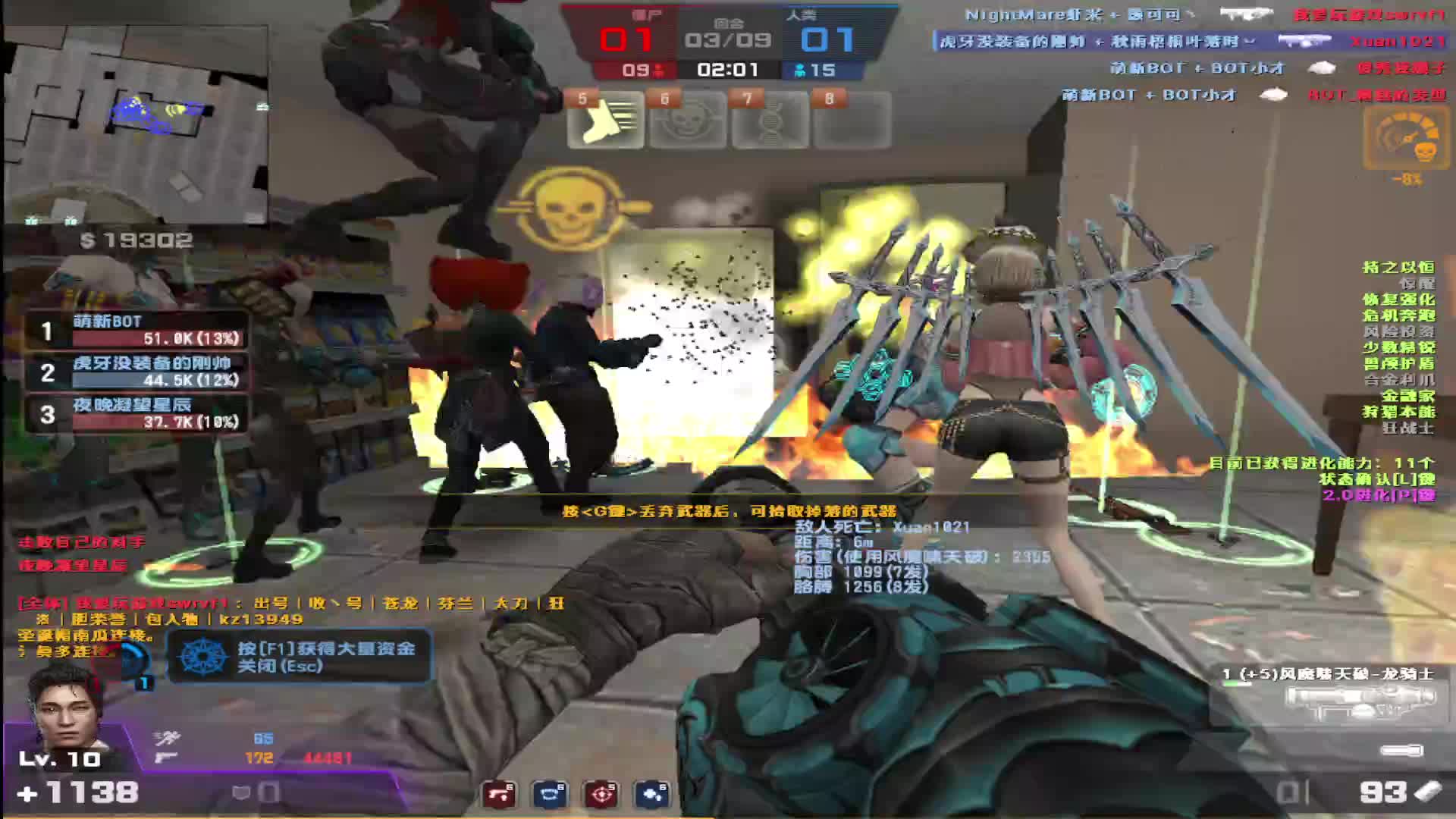Pick the red crosshair upgrade icon
Image resolution: width=1456 pixels, height=819 pixels.
601,794
